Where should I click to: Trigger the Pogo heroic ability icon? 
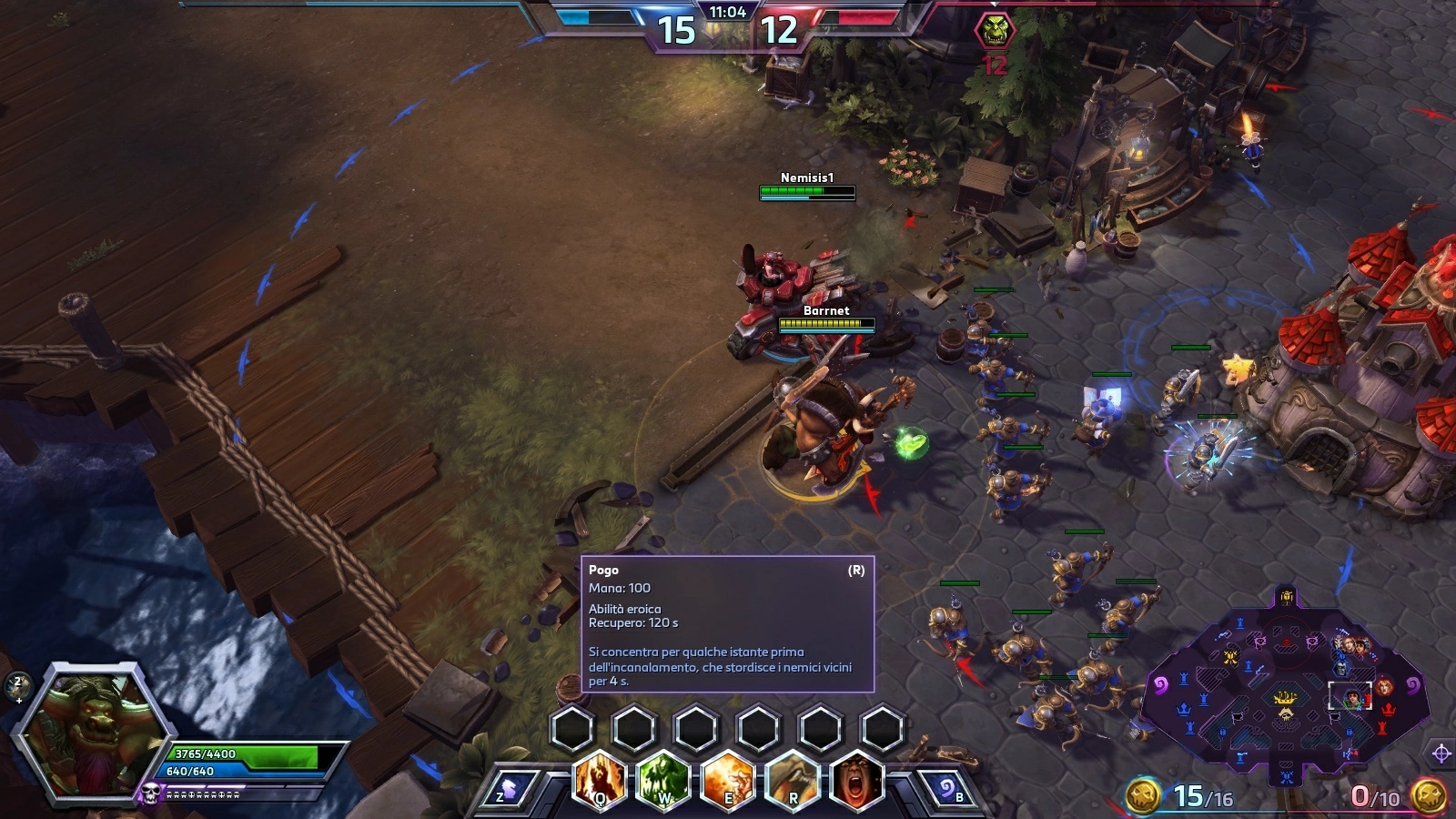coord(793,780)
